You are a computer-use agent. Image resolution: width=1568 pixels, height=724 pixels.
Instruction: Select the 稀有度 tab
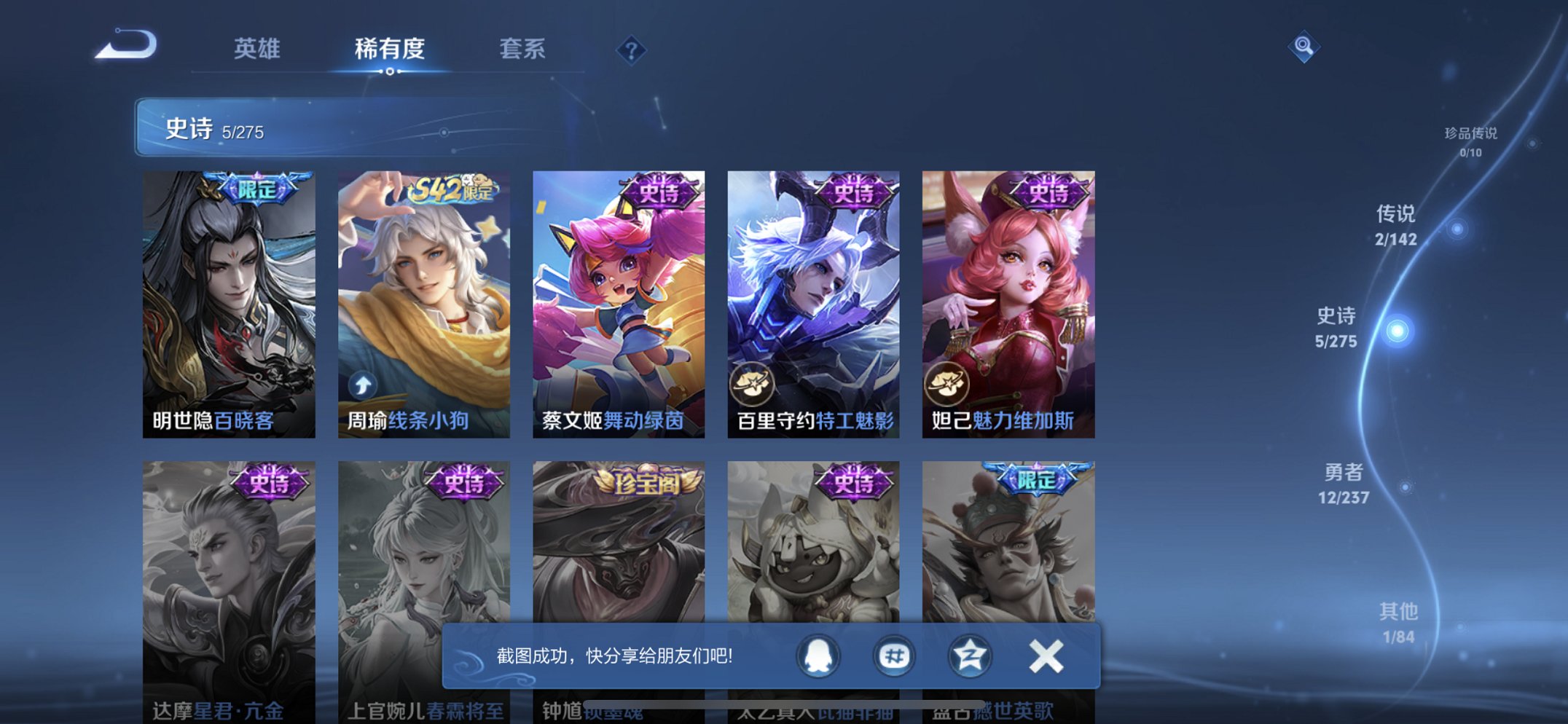click(x=388, y=49)
